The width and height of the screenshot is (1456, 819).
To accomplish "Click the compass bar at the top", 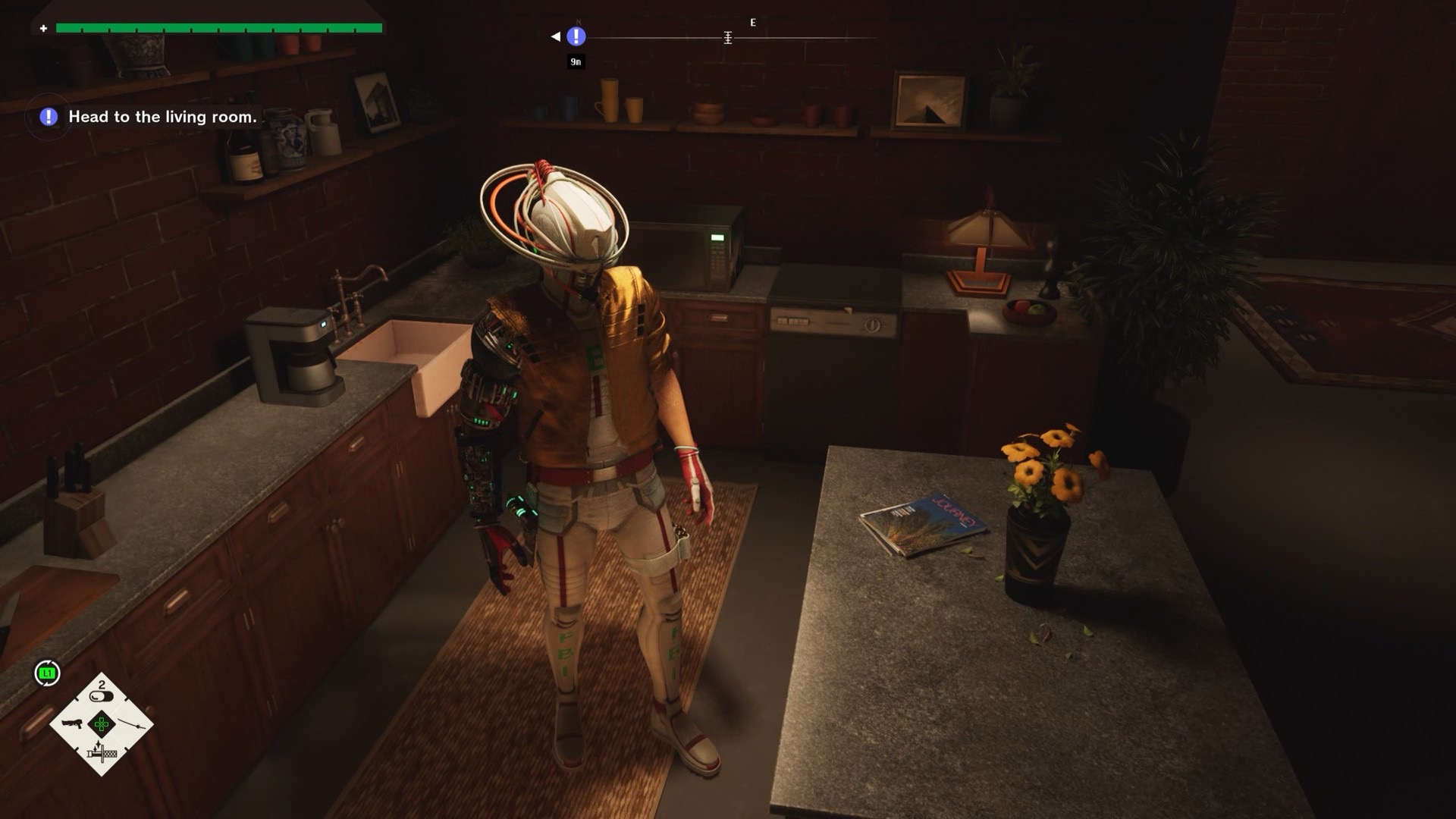I will 728,37.
